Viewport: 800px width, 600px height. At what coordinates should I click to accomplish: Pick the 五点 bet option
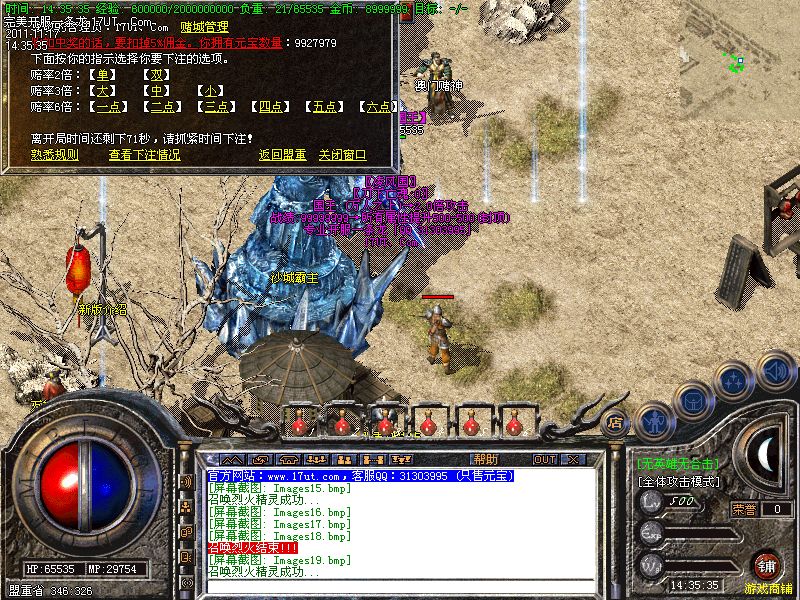pos(324,107)
